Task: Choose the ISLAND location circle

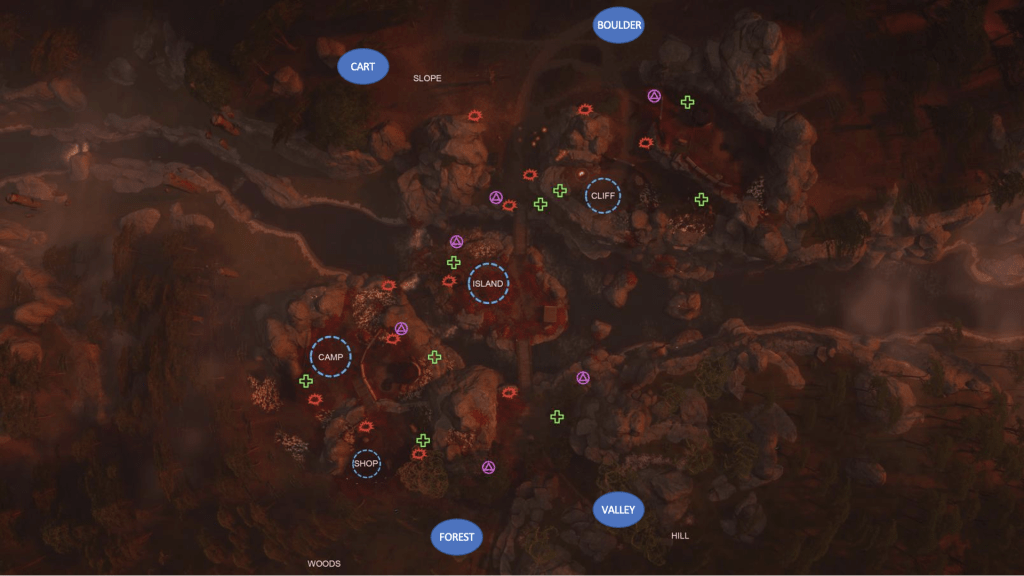Action: click(488, 284)
